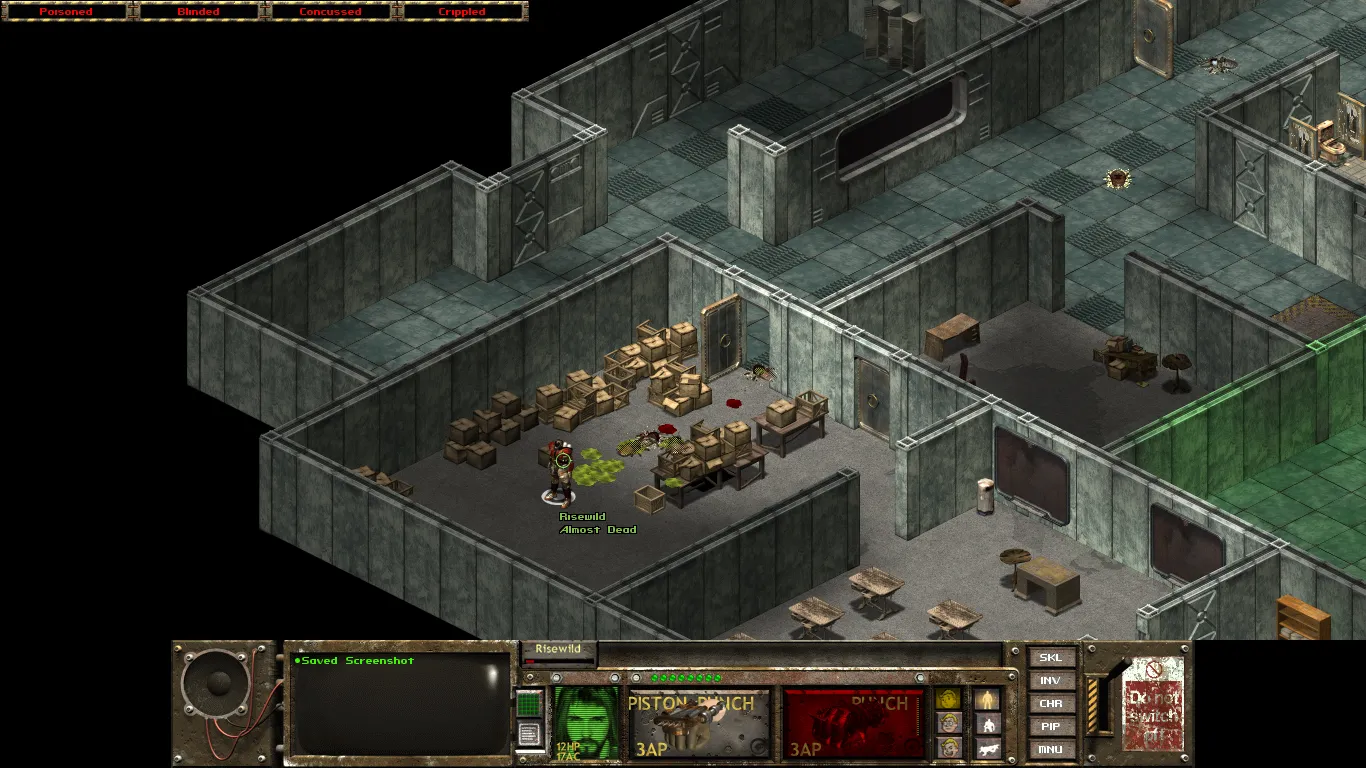Select the red Punch weapon slot
The height and width of the screenshot is (768, 1366).
(854, 723)
